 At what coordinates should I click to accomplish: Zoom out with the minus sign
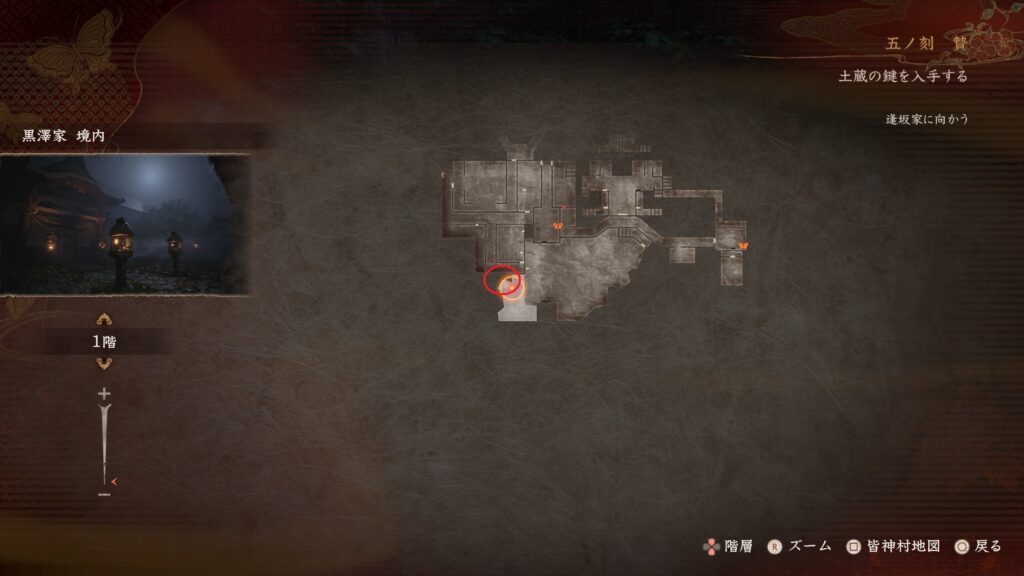tap(103, 493)
